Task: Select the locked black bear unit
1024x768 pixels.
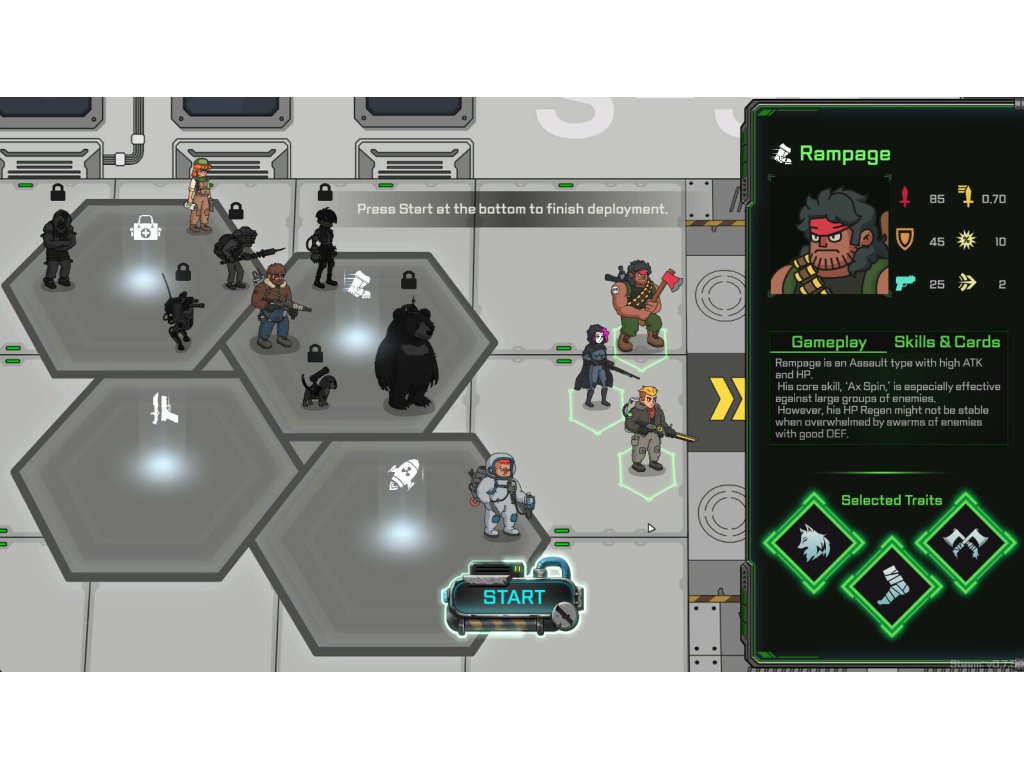Action: click(406, 356)
